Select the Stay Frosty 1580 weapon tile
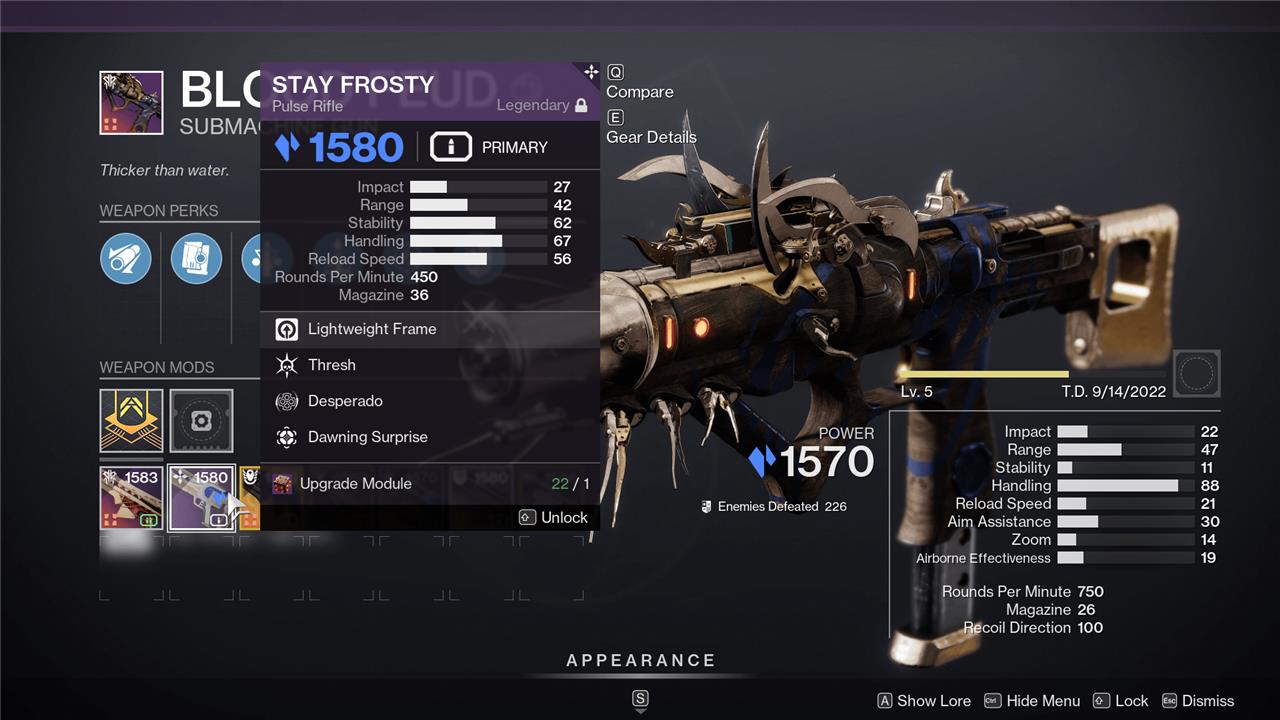Screen dimensions: 1280x720 [x=201, y=497]
